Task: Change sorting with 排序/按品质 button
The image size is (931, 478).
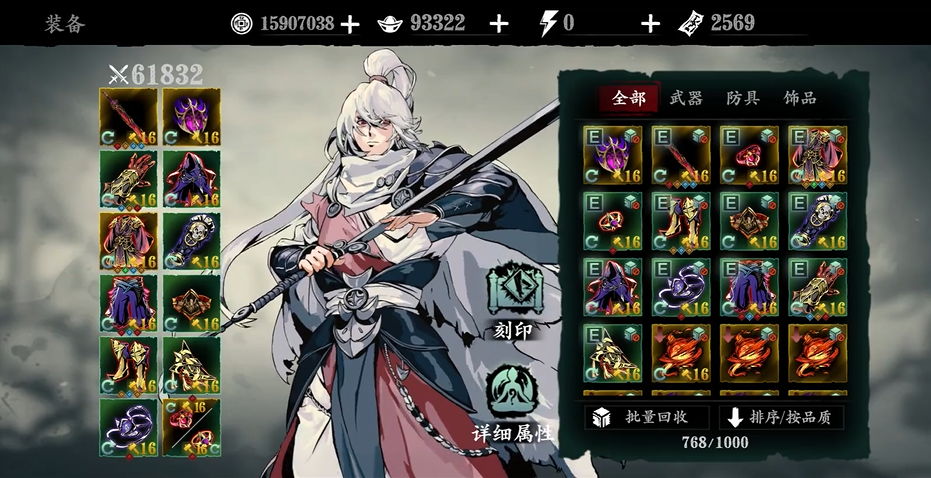Action: [783, 417]
